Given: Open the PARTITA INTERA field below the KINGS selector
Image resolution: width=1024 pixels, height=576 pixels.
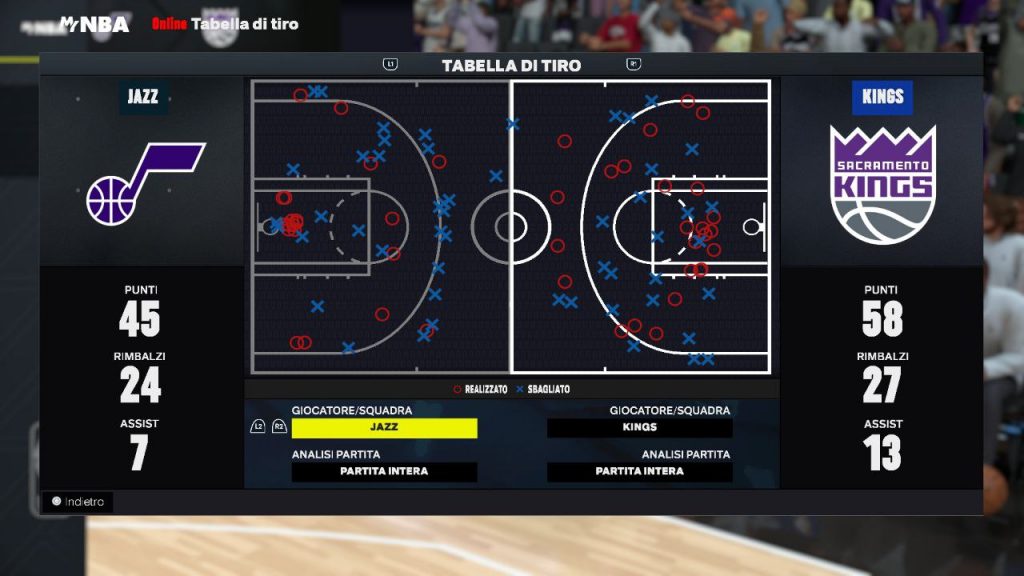Looking at the screenshot, I should [x=640, y=472].
